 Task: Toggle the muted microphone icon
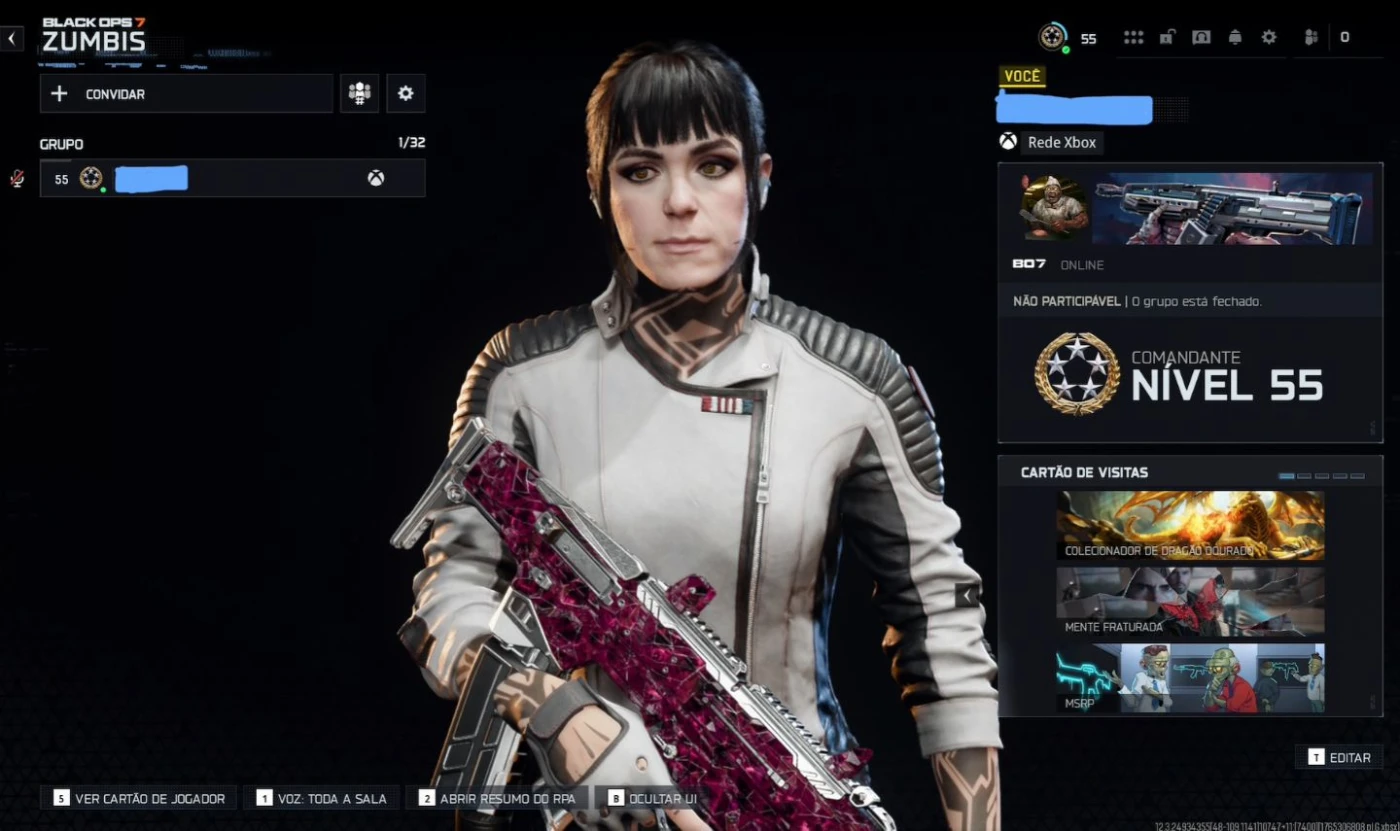pos(17,179)
